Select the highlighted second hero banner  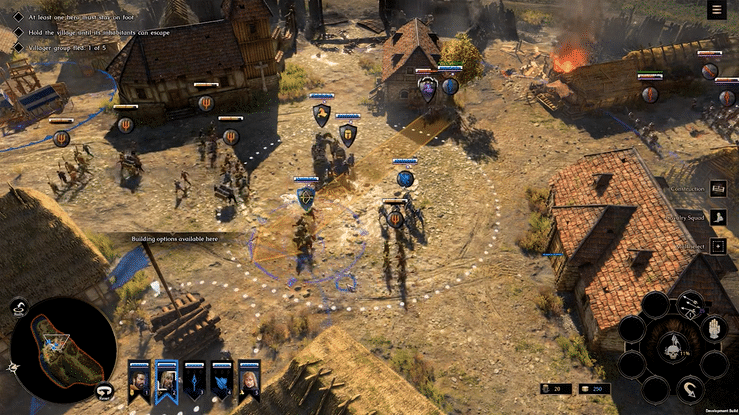click(166, 379)
